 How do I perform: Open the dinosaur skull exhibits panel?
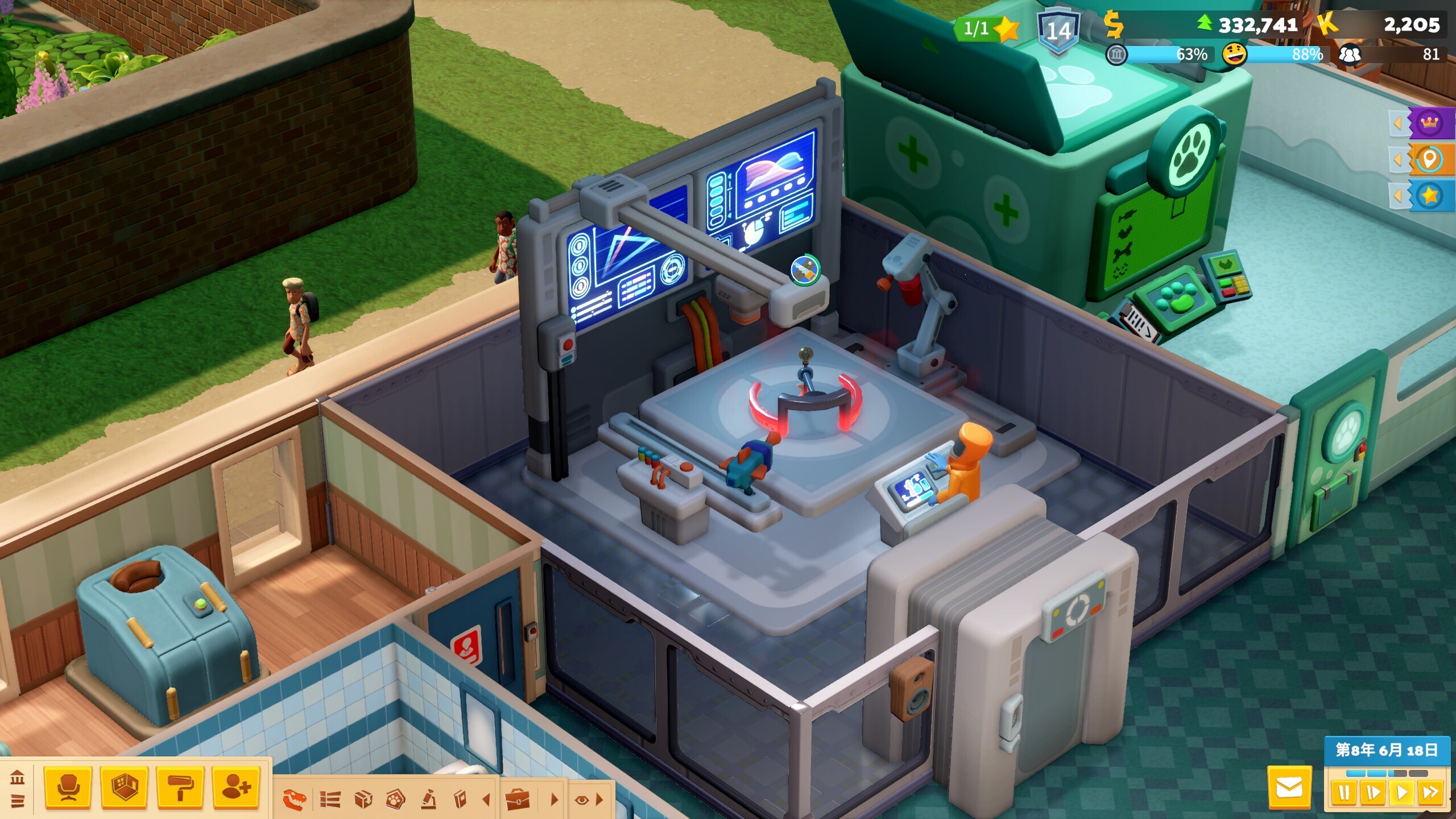[295, 800]
